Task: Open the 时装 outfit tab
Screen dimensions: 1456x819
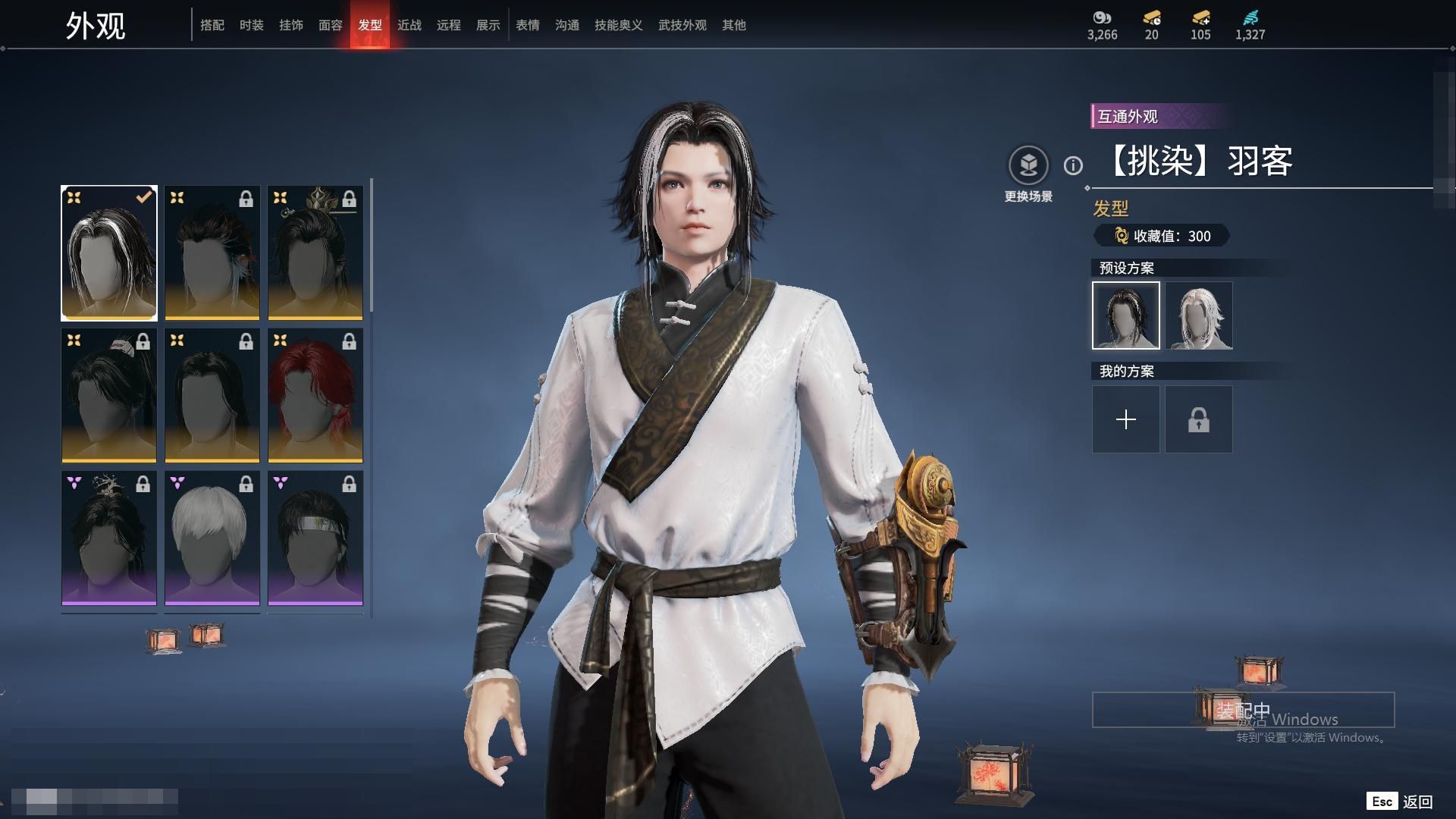Action: tap(251, 25)
